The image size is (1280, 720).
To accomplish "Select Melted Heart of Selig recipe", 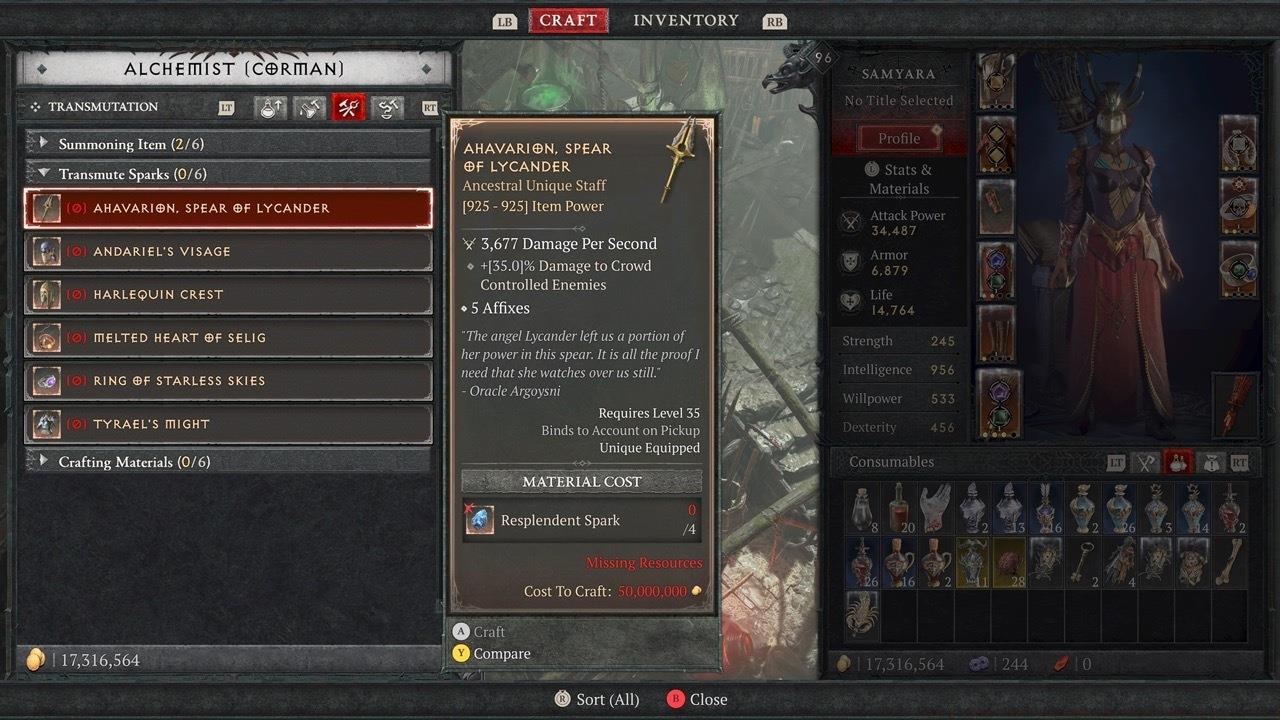I will (228, 338).
